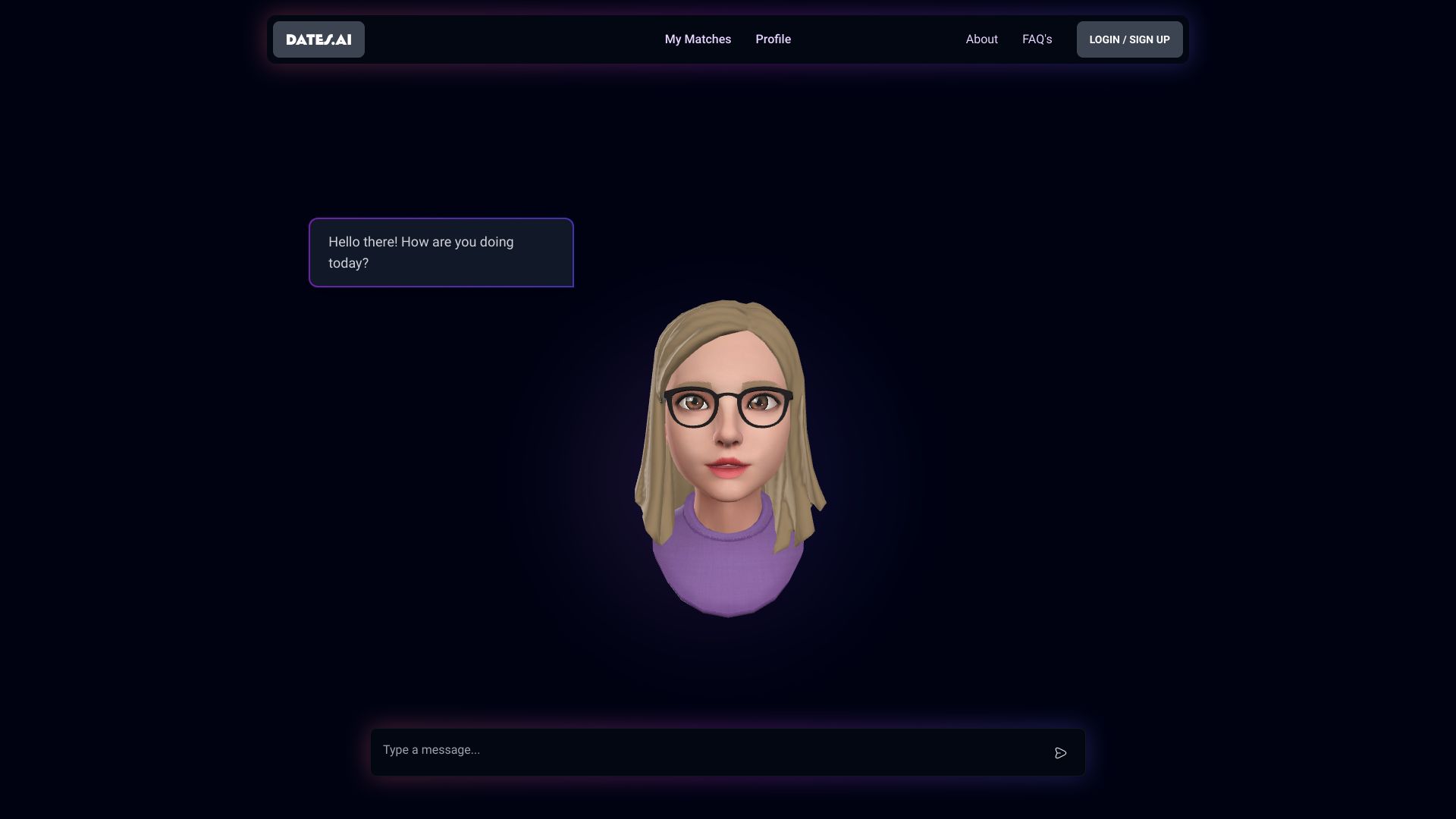The width and height of the screenshot is (1456, 819).
Task: Click the DATES.AI logo
Action: click(x=318, y=39)
